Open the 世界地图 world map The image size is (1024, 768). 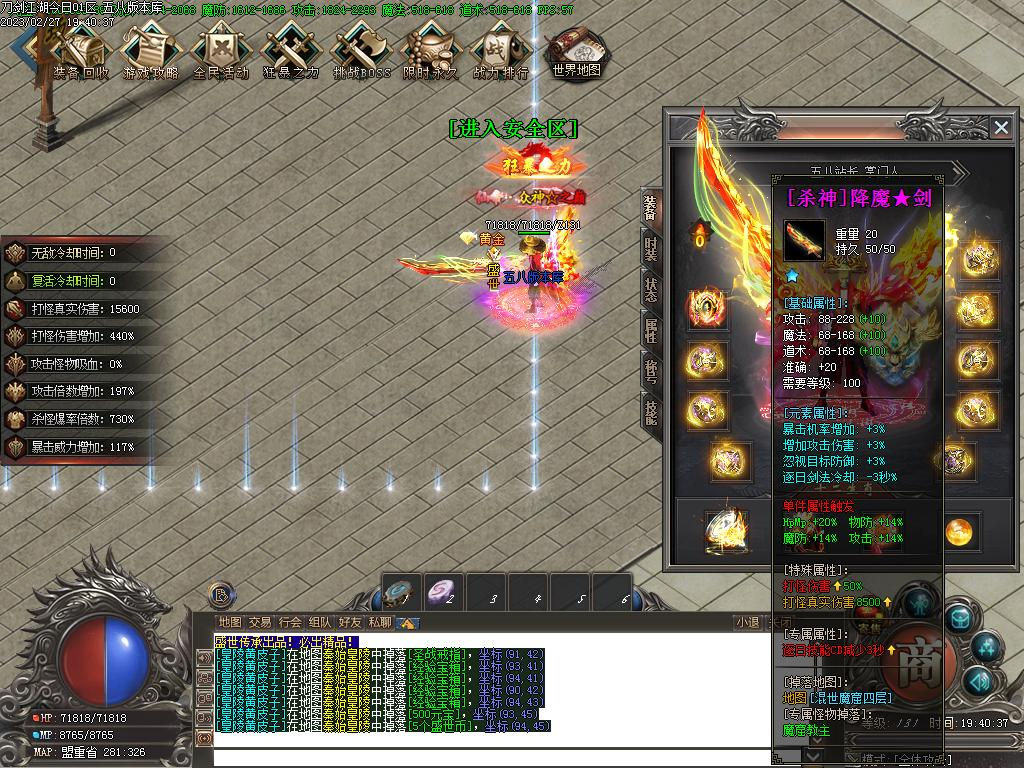576,52
